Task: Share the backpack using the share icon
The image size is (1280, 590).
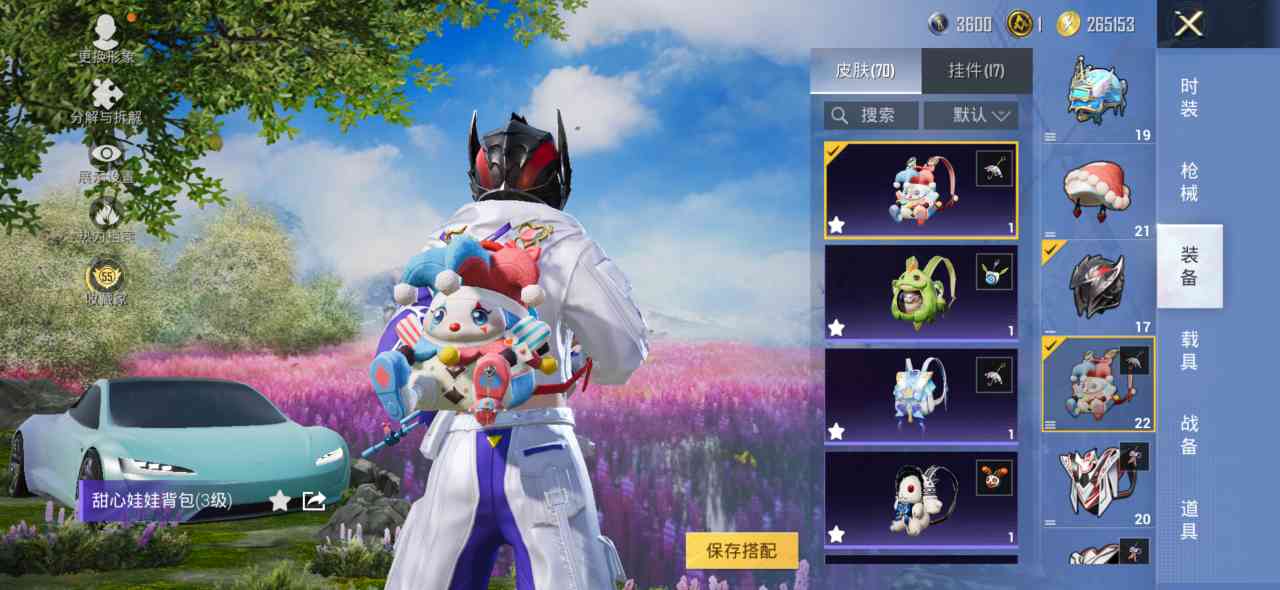Action: (314, 501)
